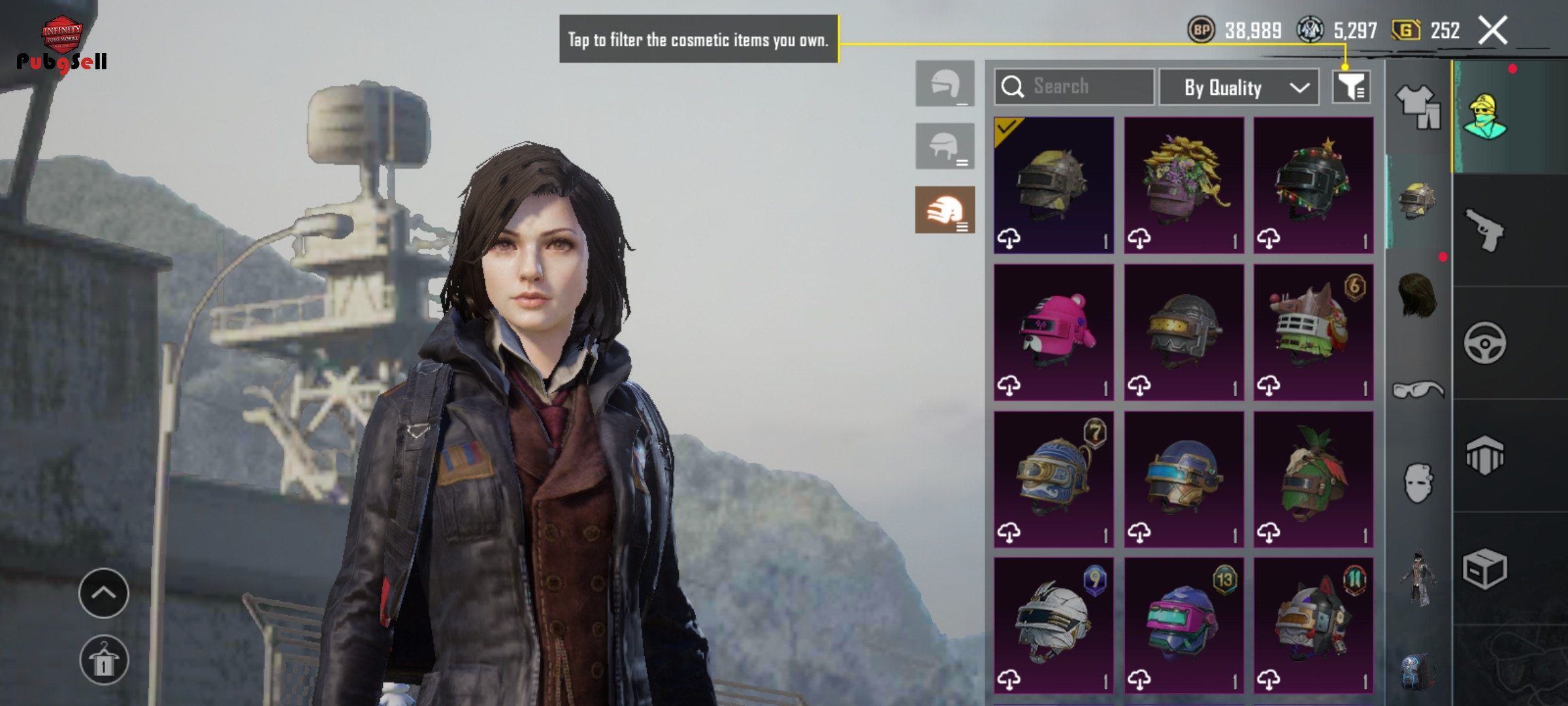Open the wardrobe hanger button
The height and width of the screenshot is (706, 1568).
(104, 660)
